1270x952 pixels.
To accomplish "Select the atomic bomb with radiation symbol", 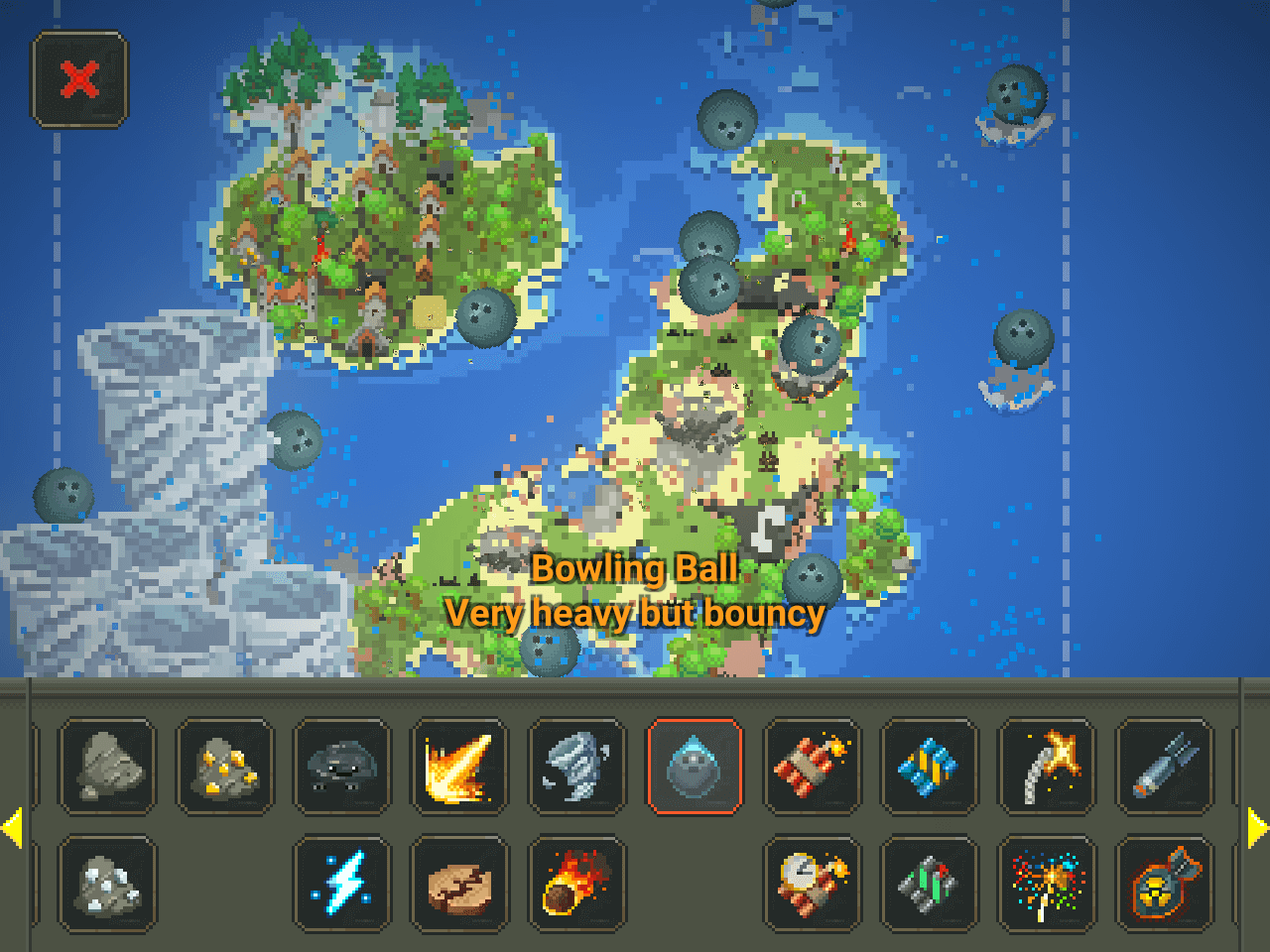I will pyautogui.click(x=1164, y=884).
